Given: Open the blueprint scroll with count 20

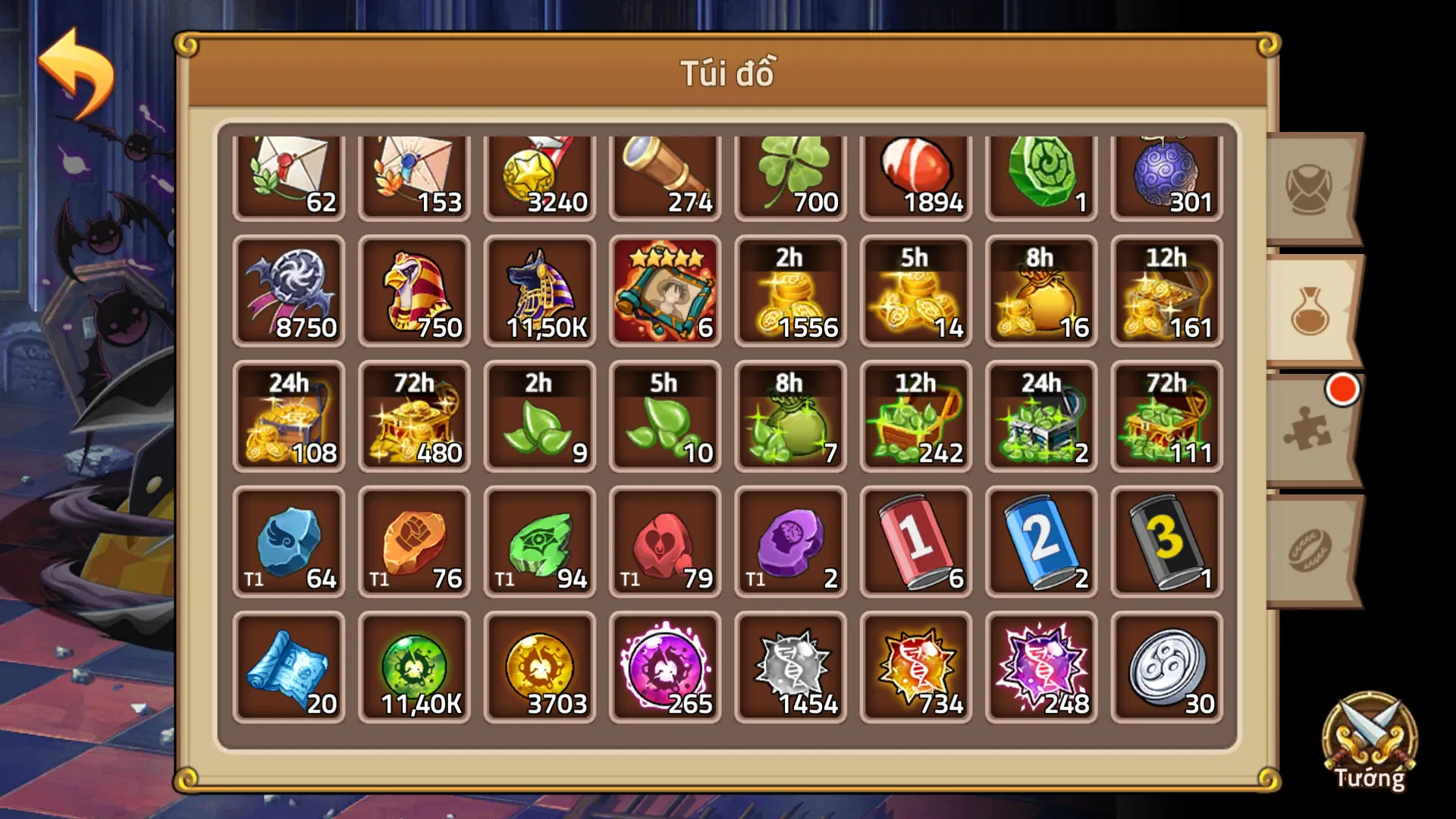Looking at the screenshot, I should 290,667.
